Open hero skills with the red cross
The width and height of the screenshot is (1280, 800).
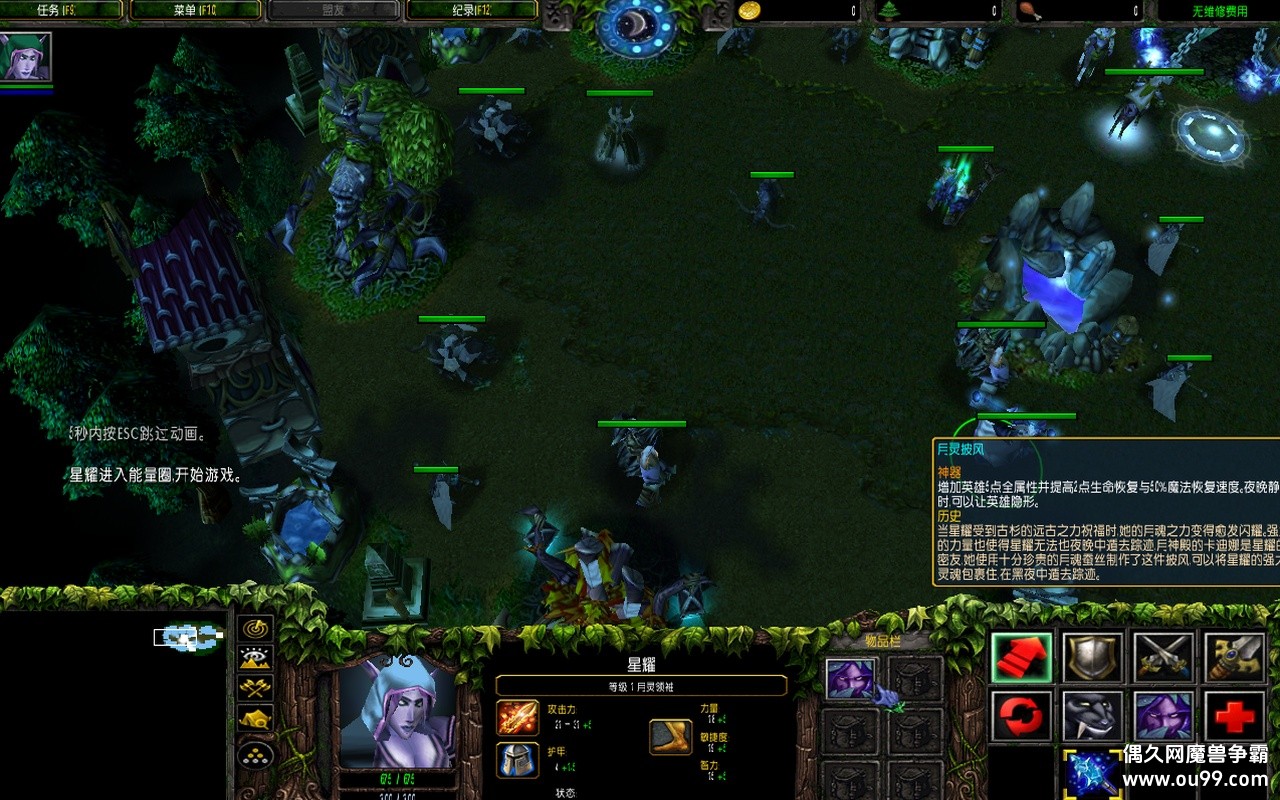coord(1234,717)
